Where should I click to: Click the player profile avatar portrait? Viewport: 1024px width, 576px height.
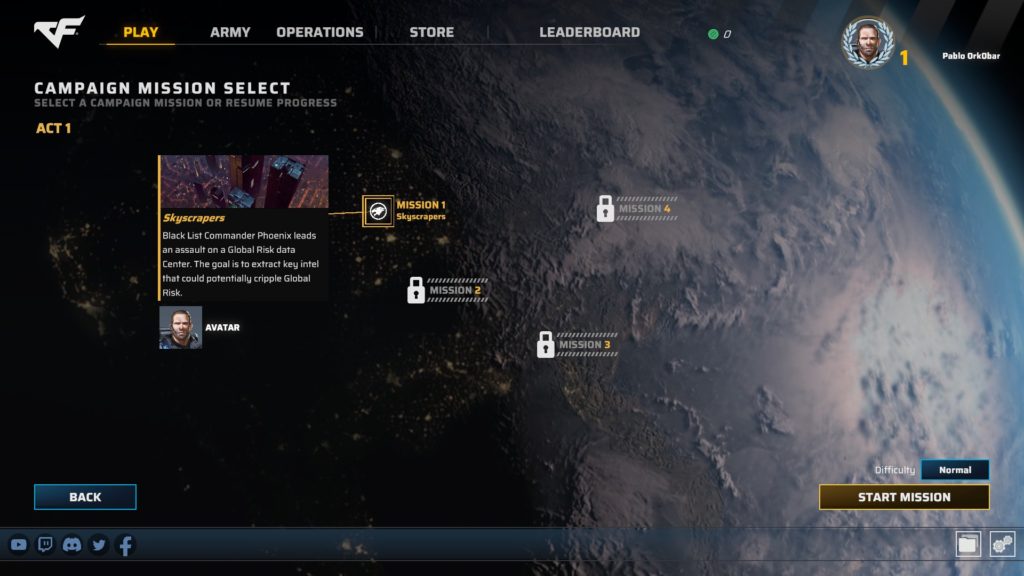tap(866, 43)
